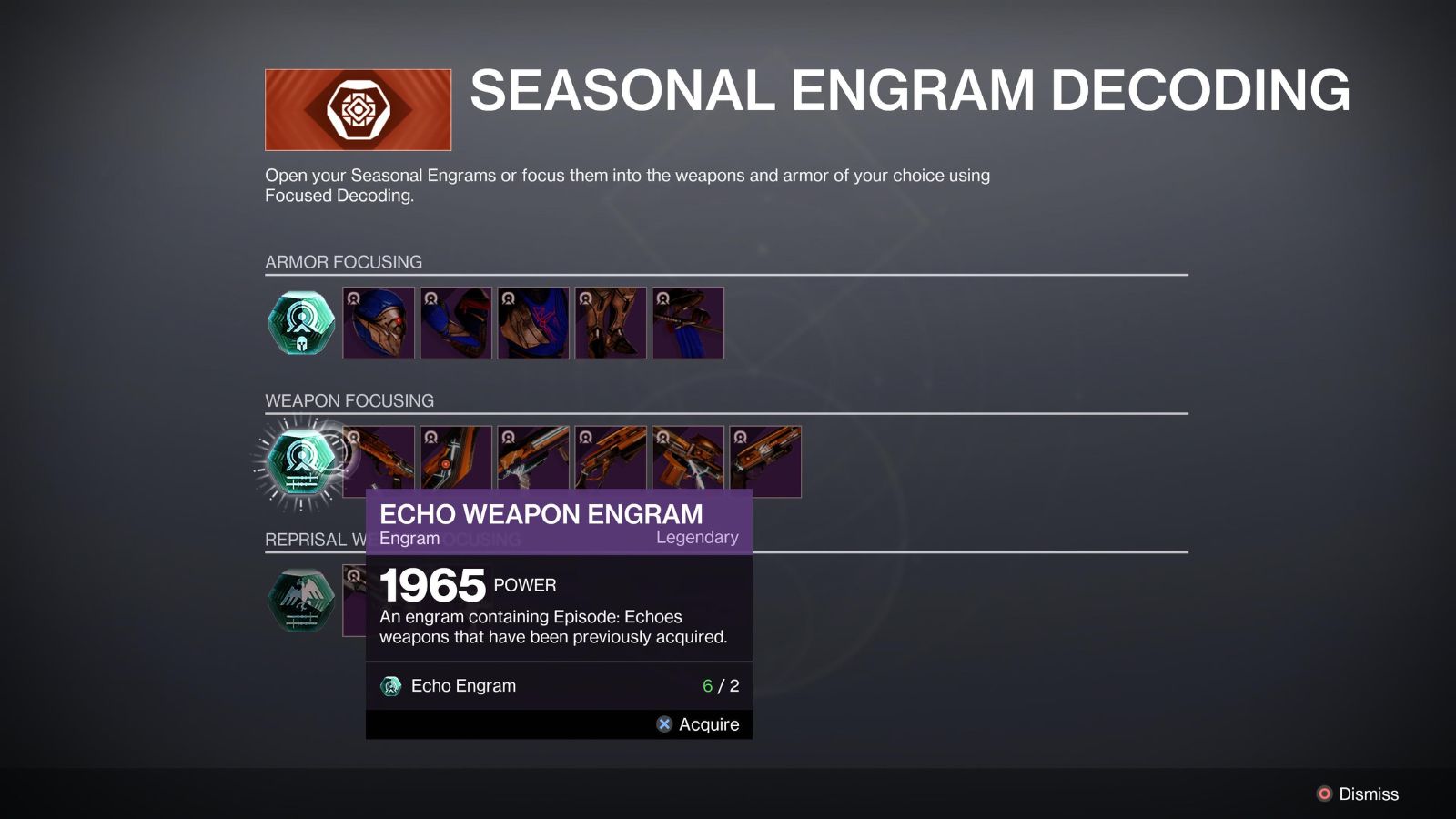This screenshot has width=1456, height=819.
Task: Click the red seasonal decoding banner emblem
Action: 359,108
